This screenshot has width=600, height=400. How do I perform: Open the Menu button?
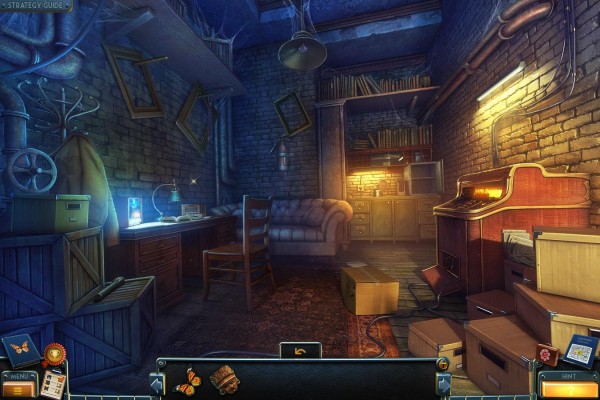[x=17, y=382]
